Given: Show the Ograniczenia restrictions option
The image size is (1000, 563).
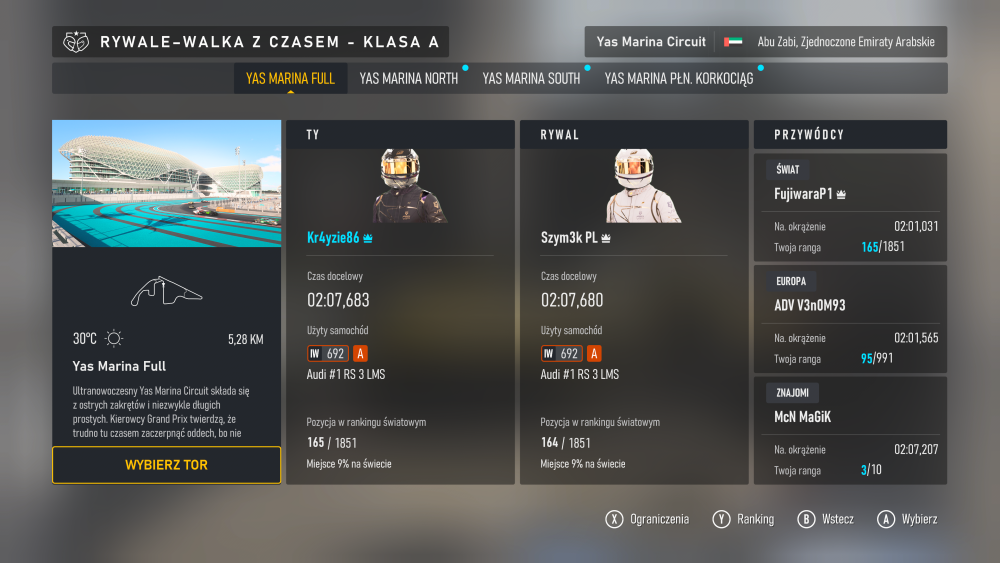Looking at the screenshot, I should coord(648,519).
